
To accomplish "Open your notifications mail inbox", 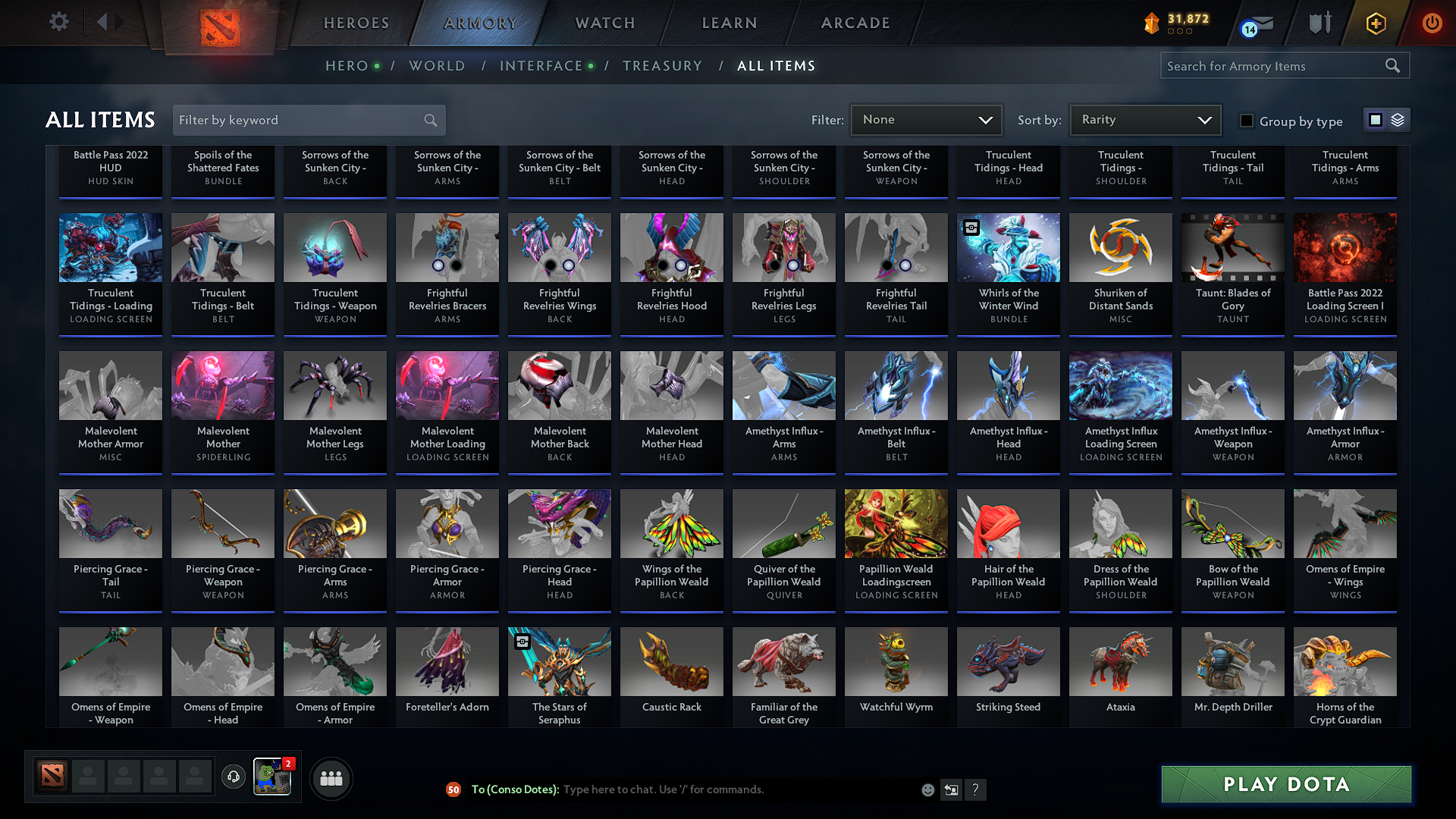I will (1248, 24).
